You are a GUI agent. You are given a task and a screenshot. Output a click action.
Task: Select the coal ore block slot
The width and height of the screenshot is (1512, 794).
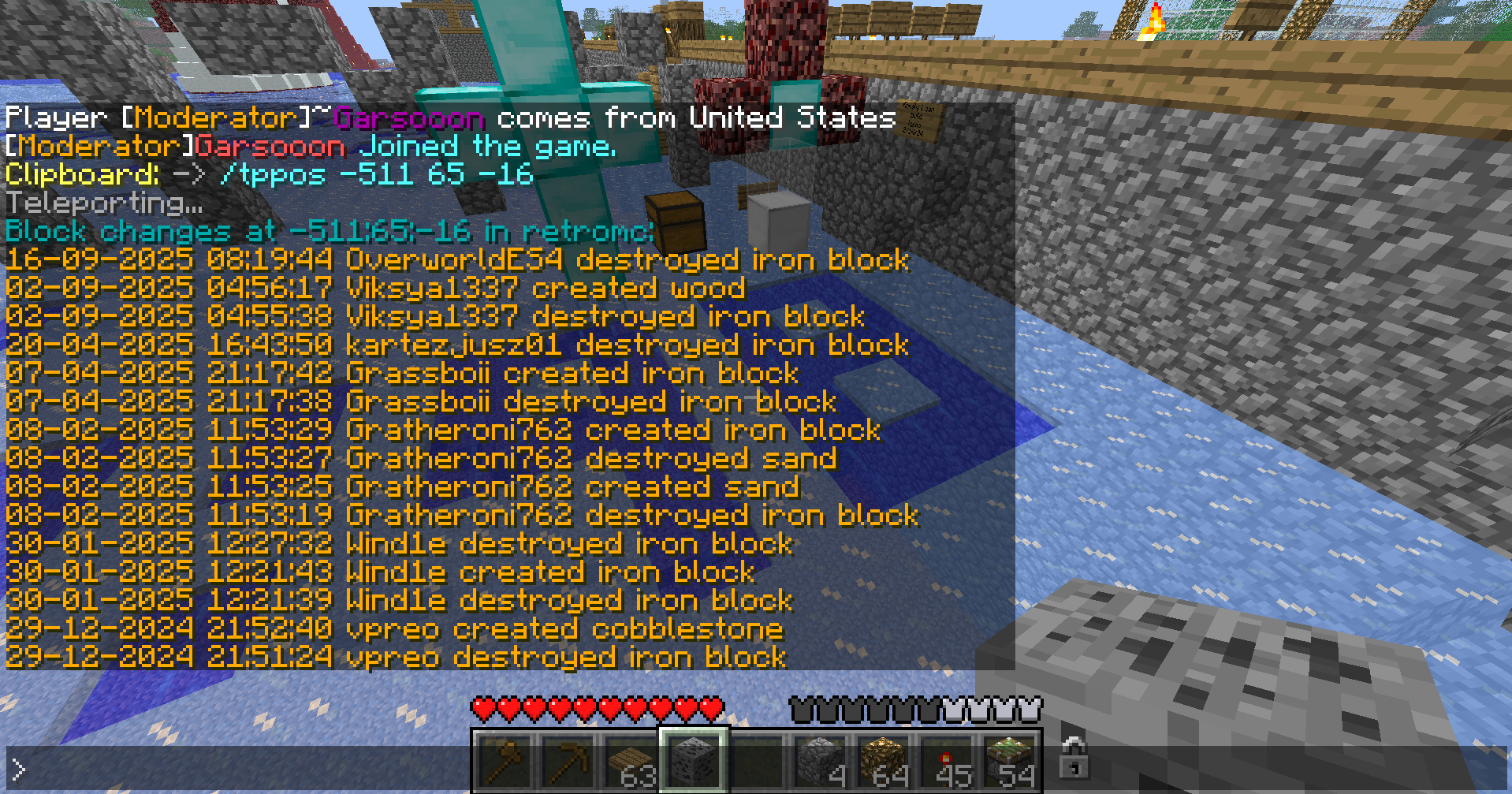694,761
